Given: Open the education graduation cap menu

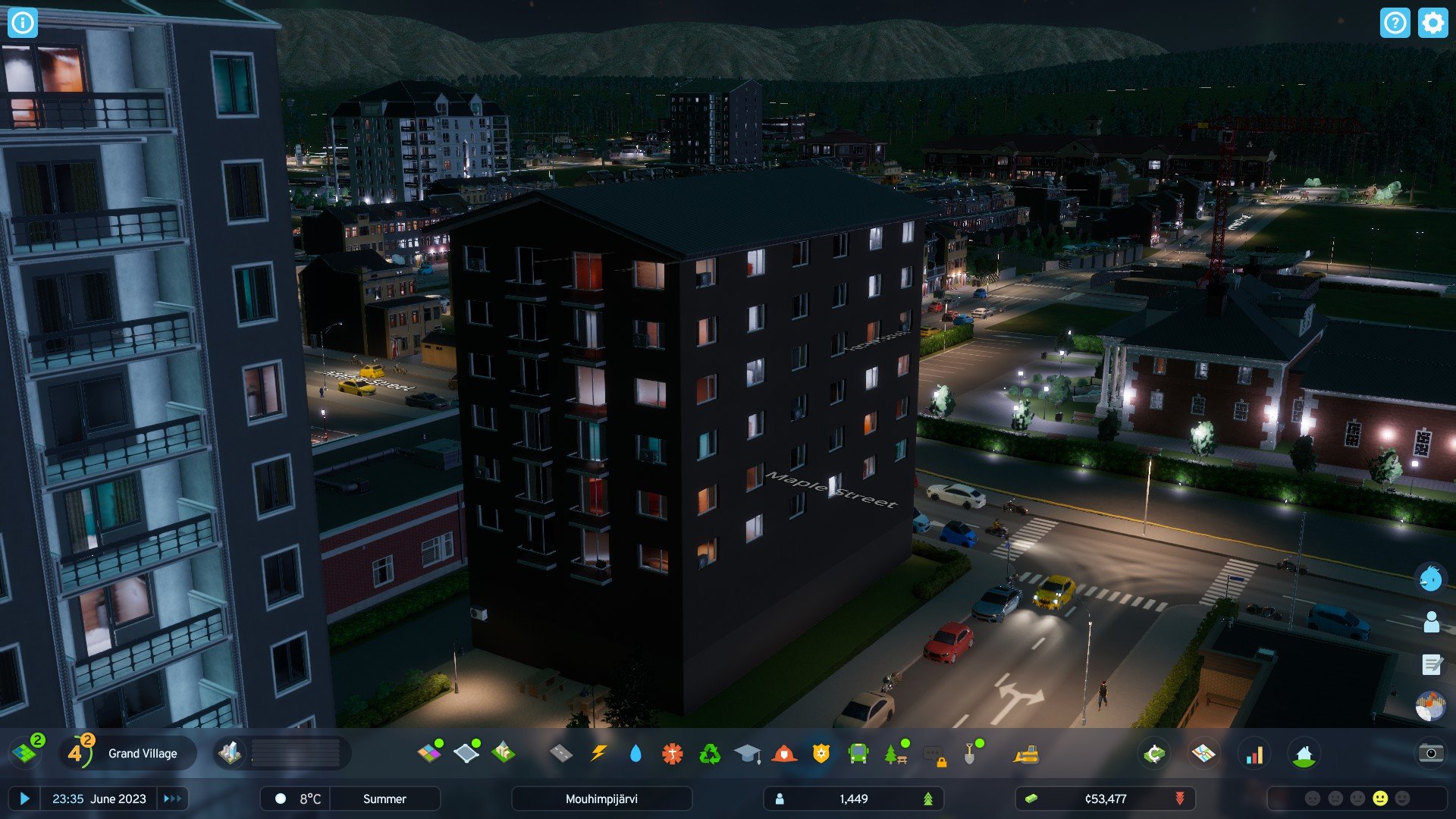Looking at the screenshot, I should (747, 753).
